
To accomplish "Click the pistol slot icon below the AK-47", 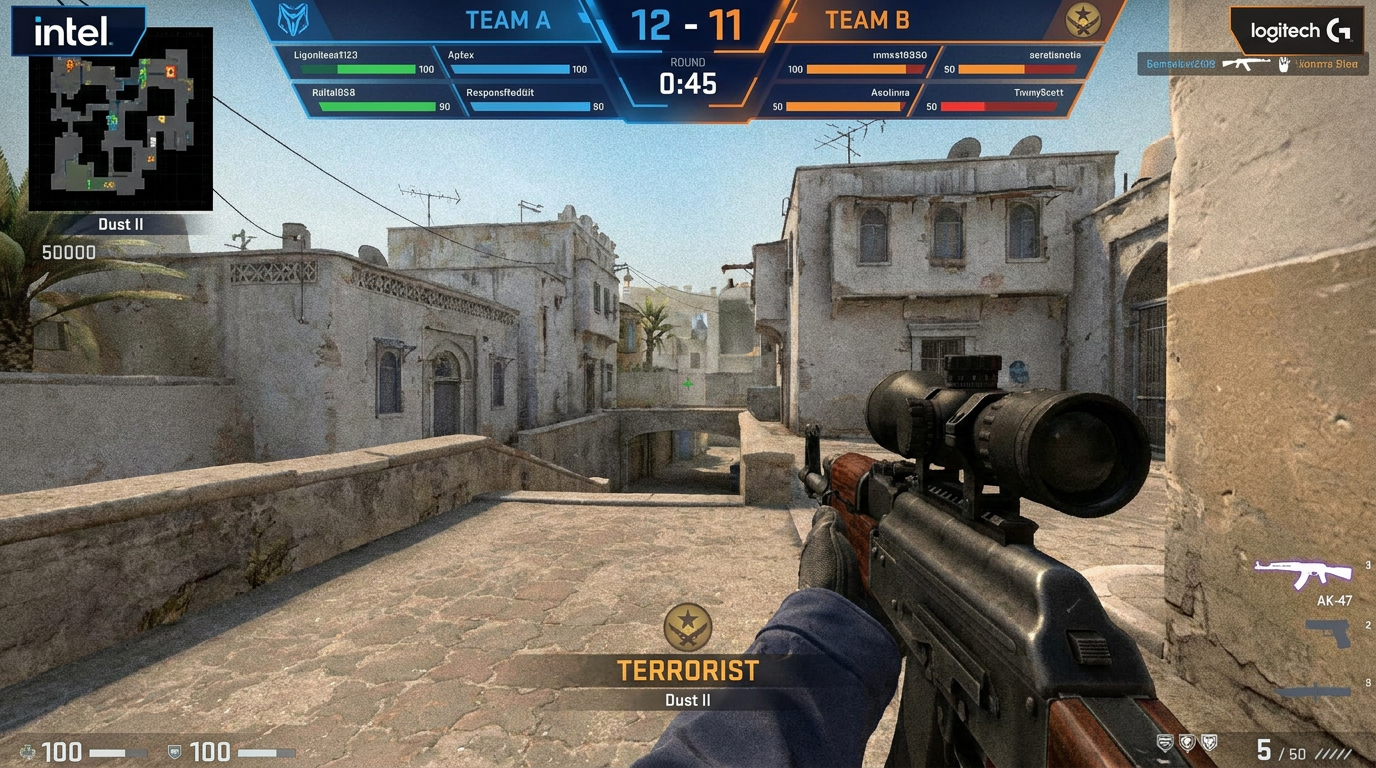I will pyautogui.click(x=1329, y=633).
